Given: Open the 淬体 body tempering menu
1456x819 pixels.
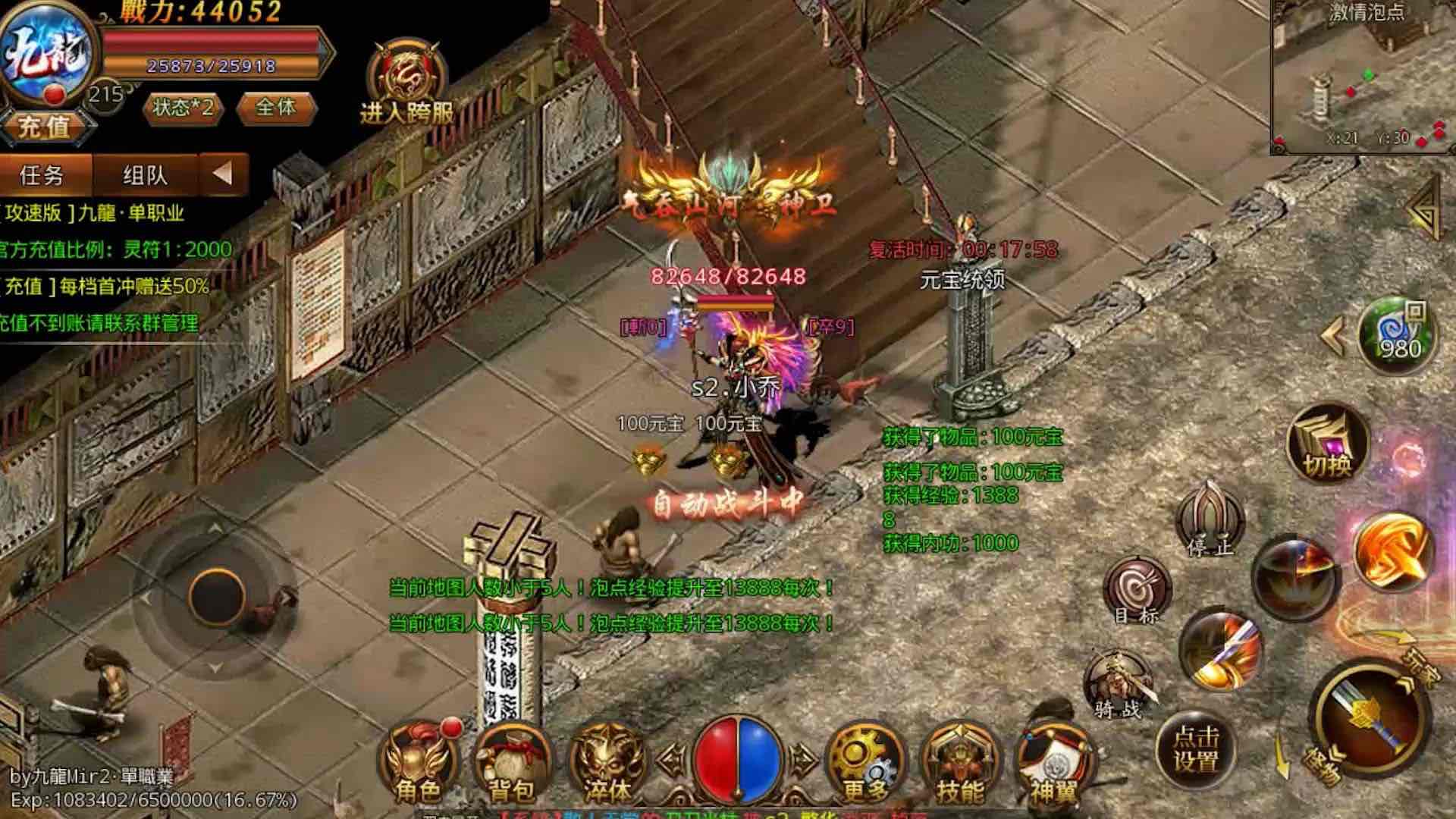Looking at the screenshot, I should (x=607, y=761).
